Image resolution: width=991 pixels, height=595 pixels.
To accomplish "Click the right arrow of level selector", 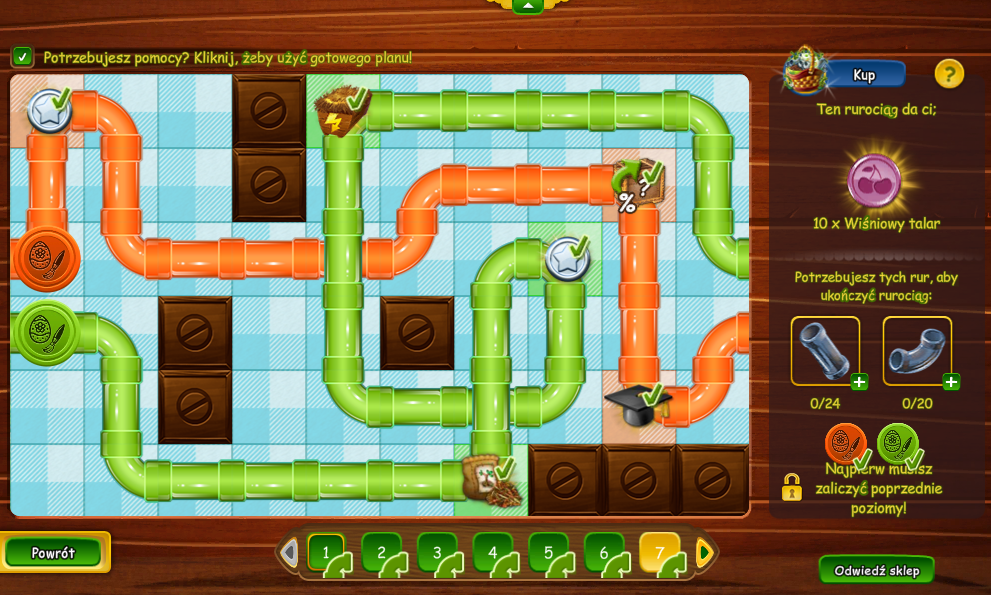I will pos(705,552).
